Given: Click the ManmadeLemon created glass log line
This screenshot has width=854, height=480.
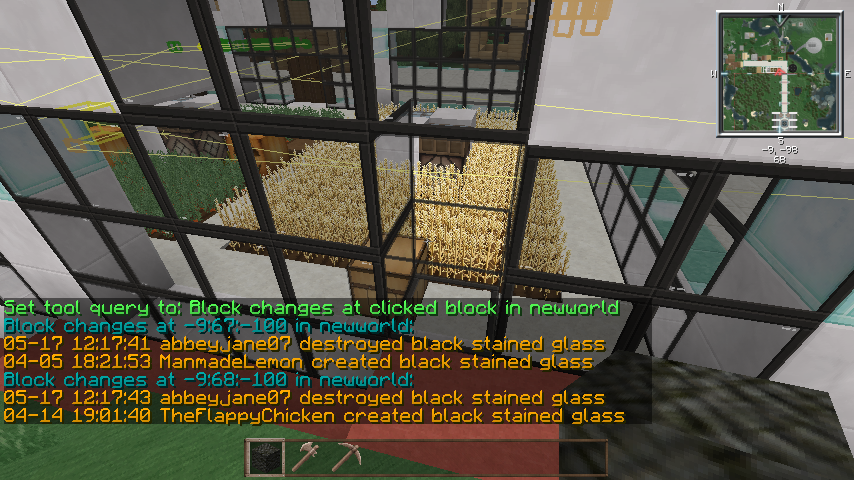Looking at the screenshot, I should [x=298, y=361].
